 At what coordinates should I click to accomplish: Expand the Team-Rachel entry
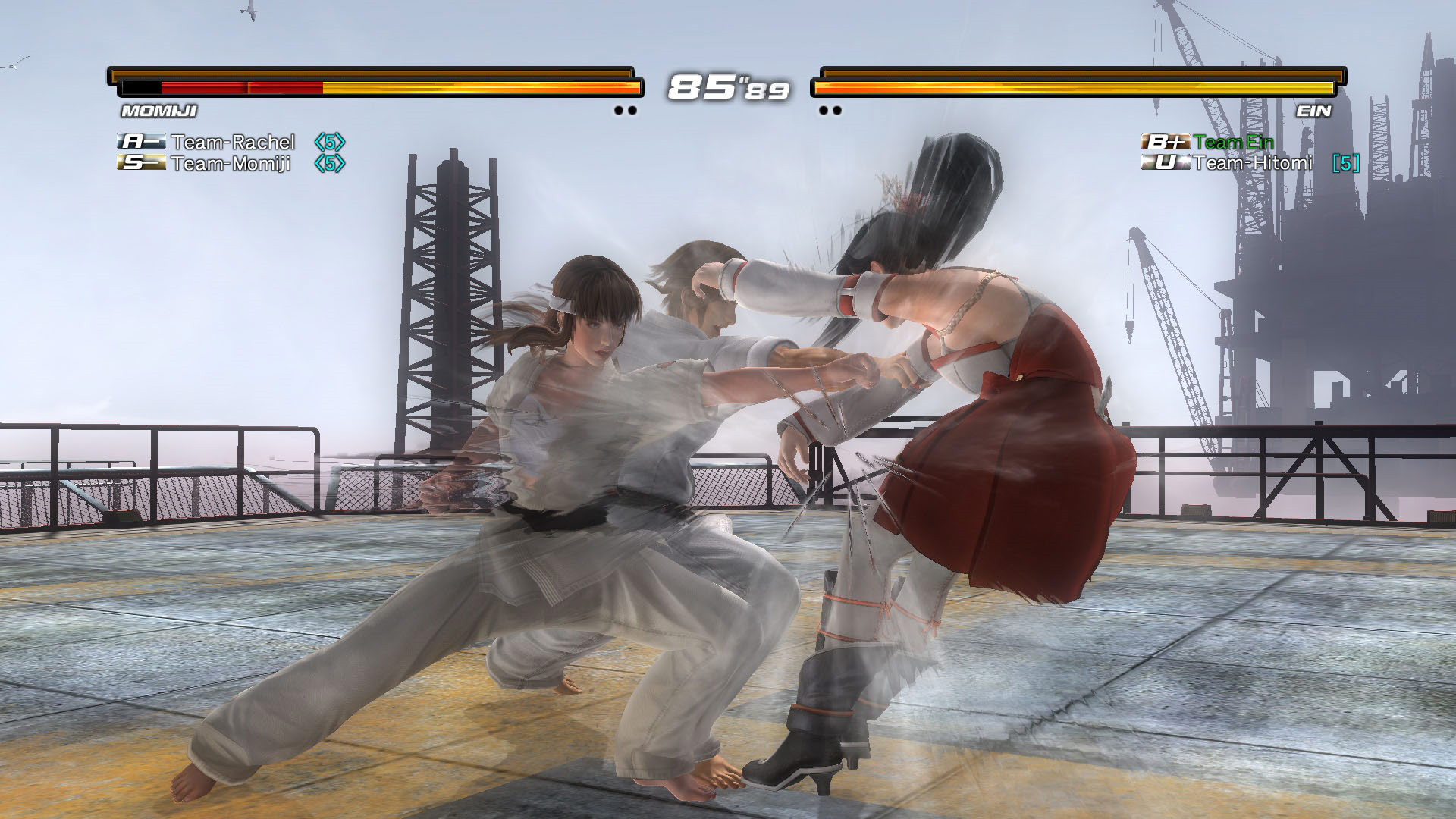coord(232,143)
